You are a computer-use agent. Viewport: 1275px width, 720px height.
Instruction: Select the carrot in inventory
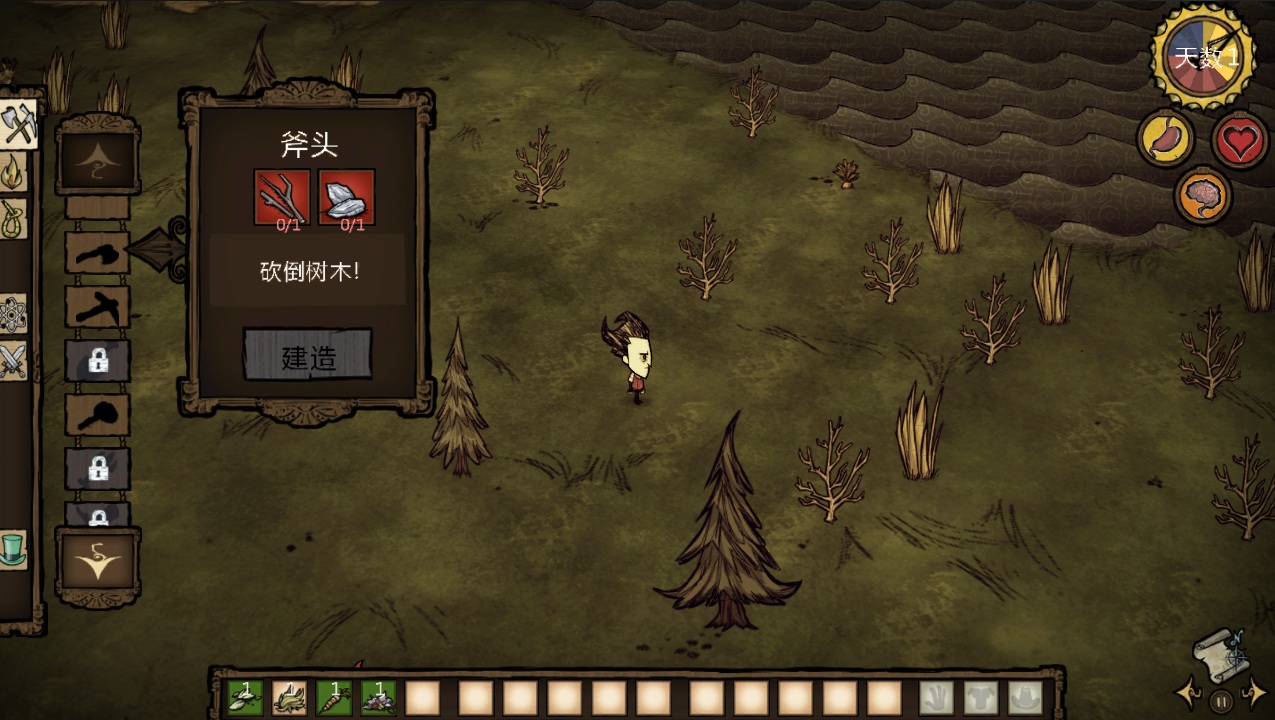point(334,697)
